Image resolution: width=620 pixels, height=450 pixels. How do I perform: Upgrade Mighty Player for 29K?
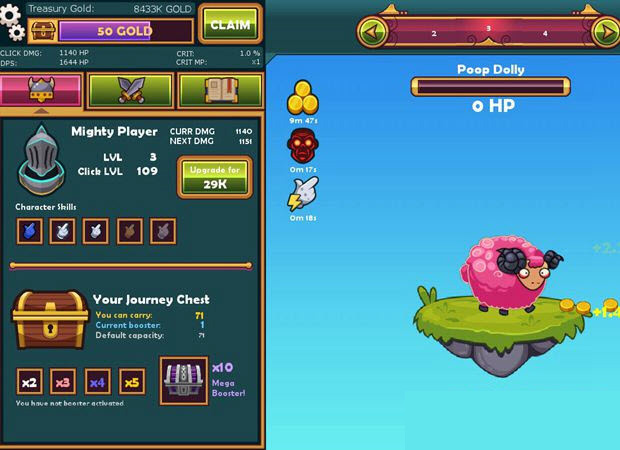coord(214,177)
